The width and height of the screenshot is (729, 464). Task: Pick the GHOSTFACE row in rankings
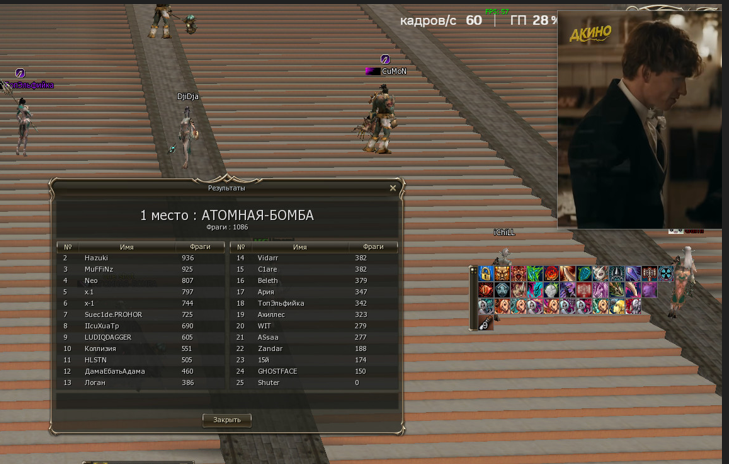click(x=313, y=371)
